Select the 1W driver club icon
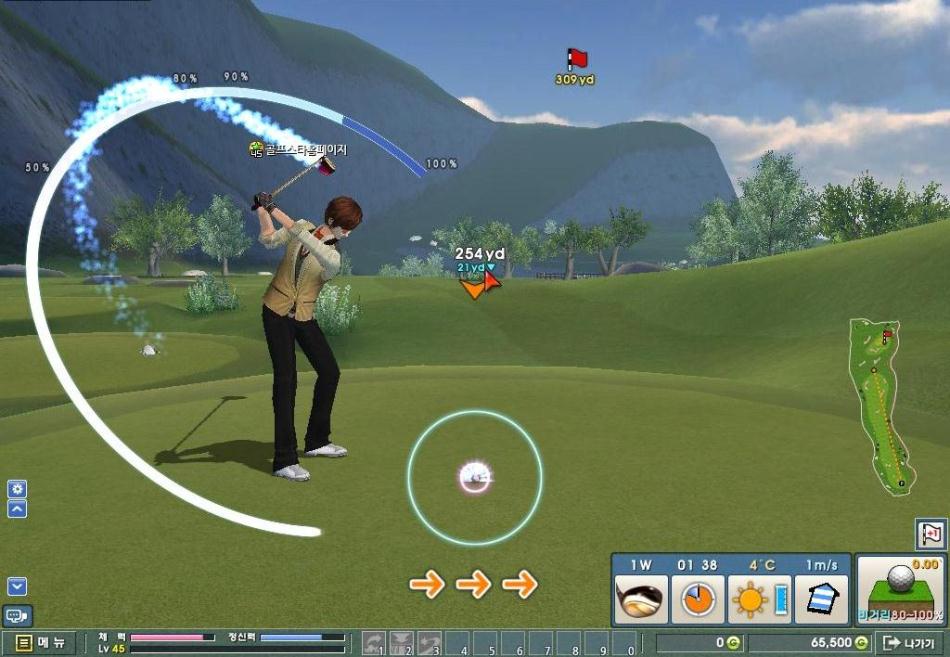950x657 pixels. [640, 598]
